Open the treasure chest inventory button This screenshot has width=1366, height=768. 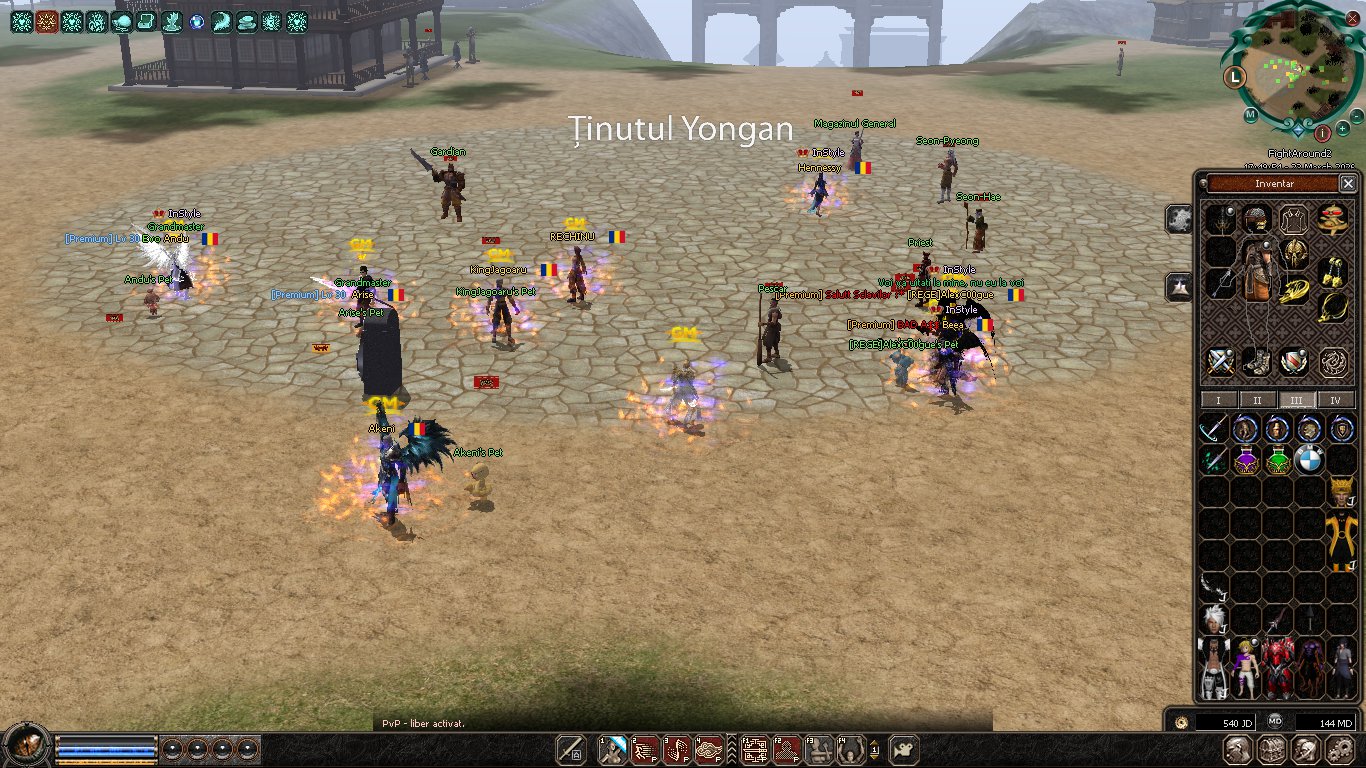pos(1271,749)
